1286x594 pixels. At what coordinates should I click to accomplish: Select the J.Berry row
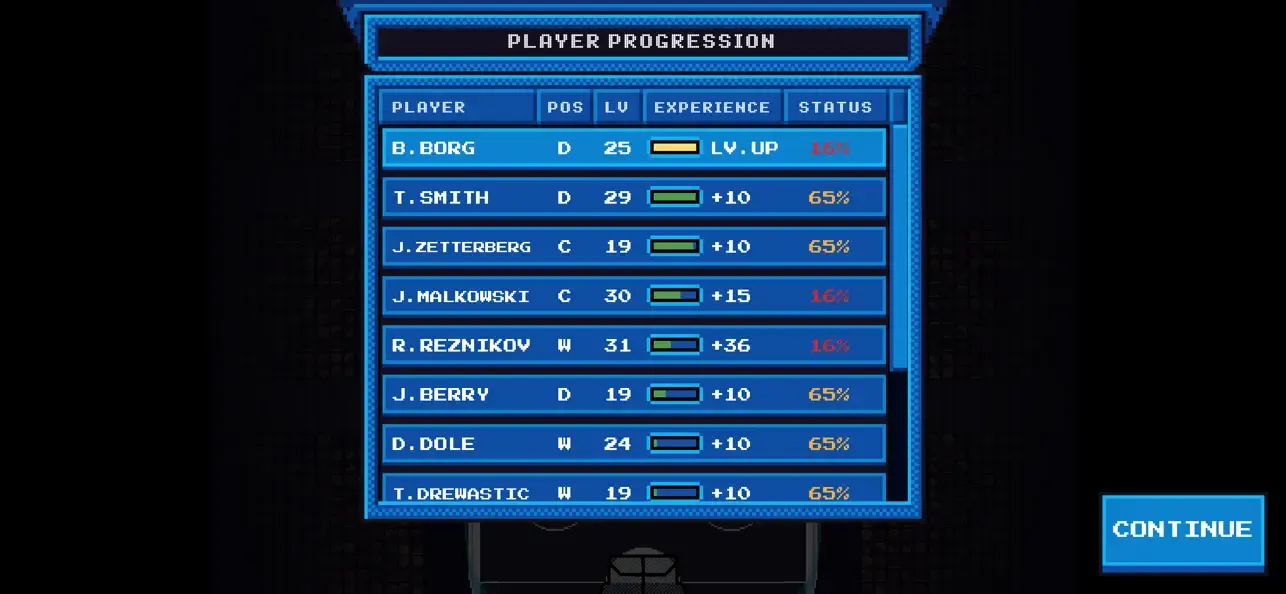[634, 394]
